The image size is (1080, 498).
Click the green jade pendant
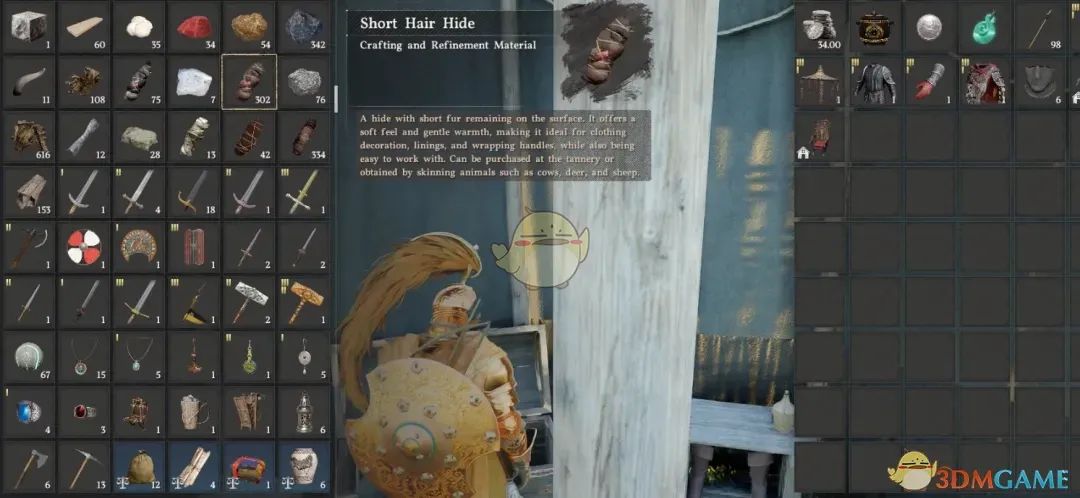click(x=986, y=27)
